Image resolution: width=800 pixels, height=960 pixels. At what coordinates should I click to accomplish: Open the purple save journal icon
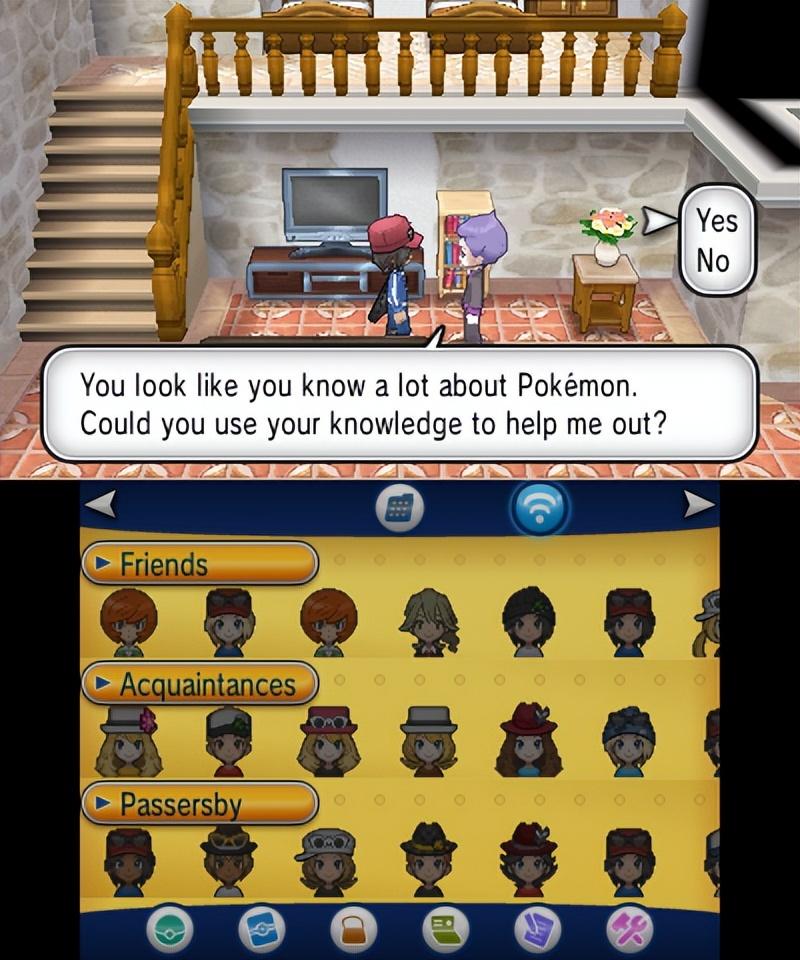pyautogui.click(x=537, y=931)
